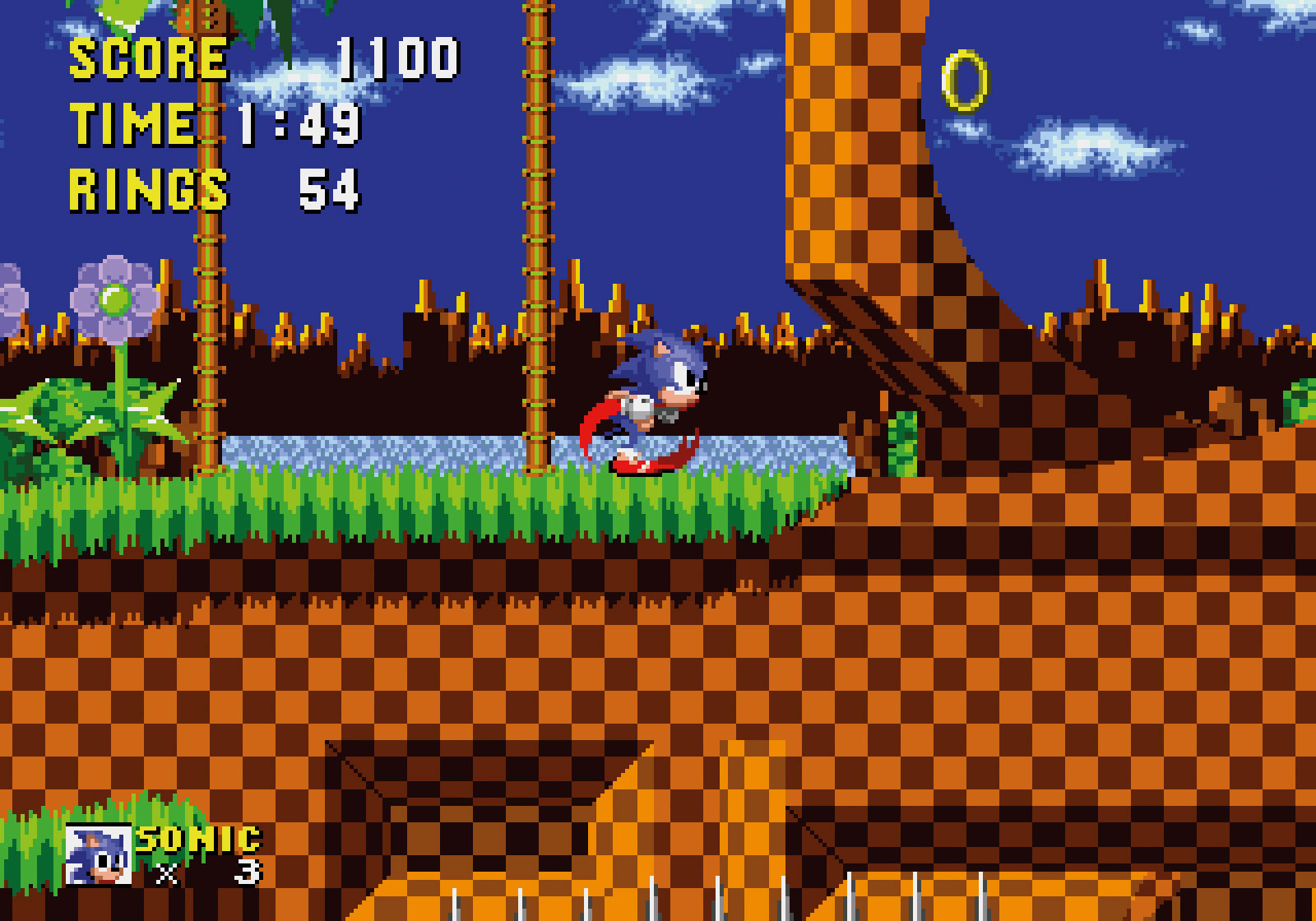Click the purple flower on the left

point(115,300)
